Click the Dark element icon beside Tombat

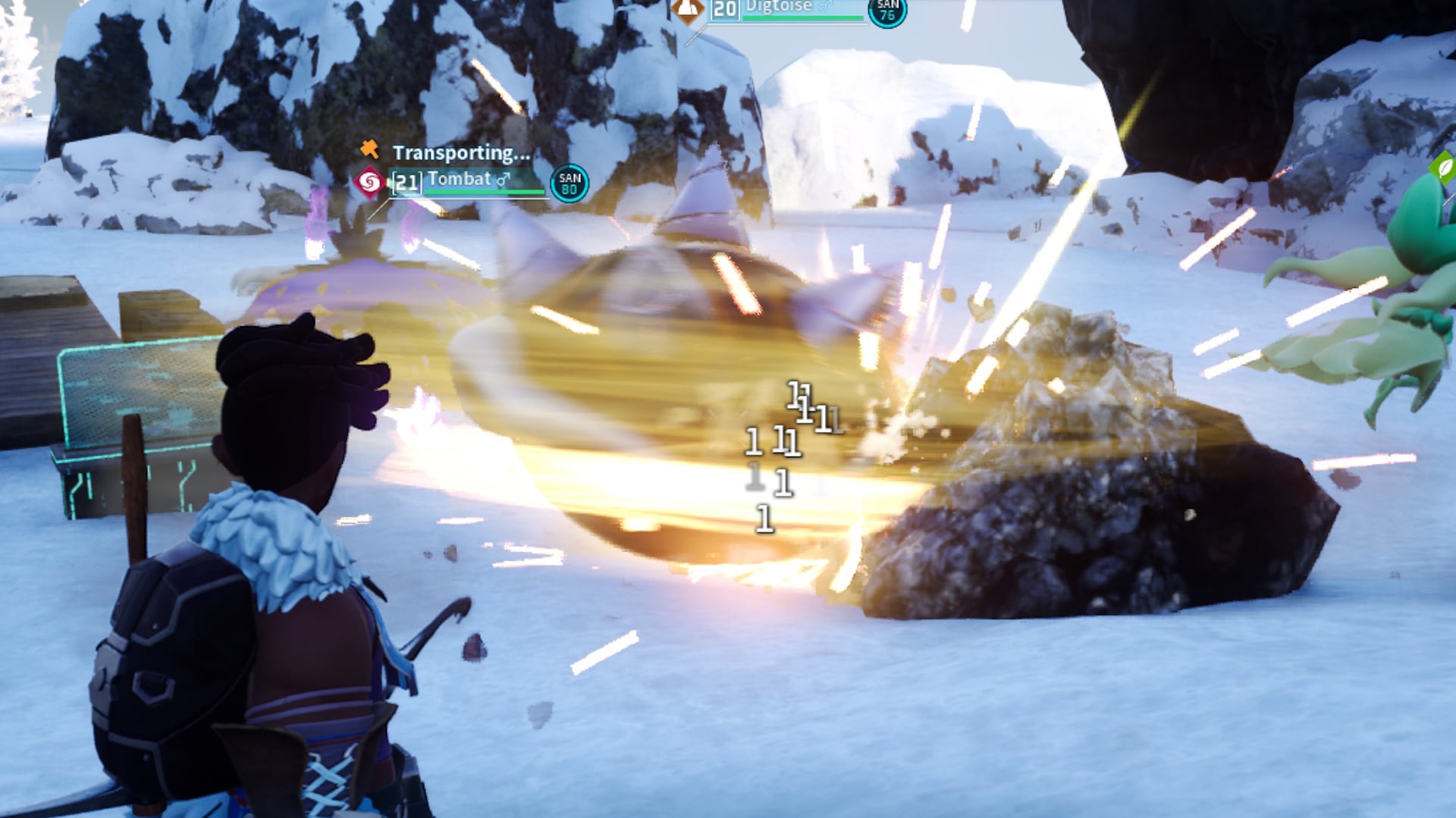coord(370,180)
